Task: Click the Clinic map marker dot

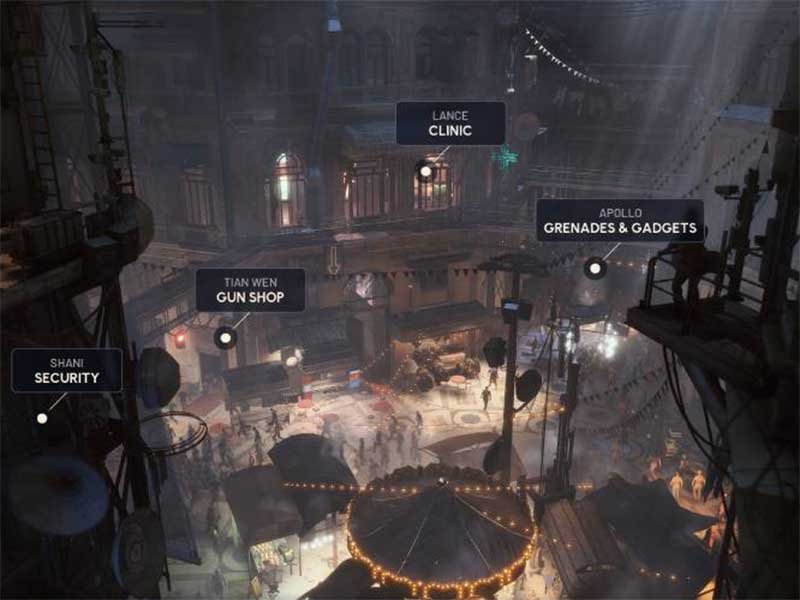Action: click(x=425, y=171)
